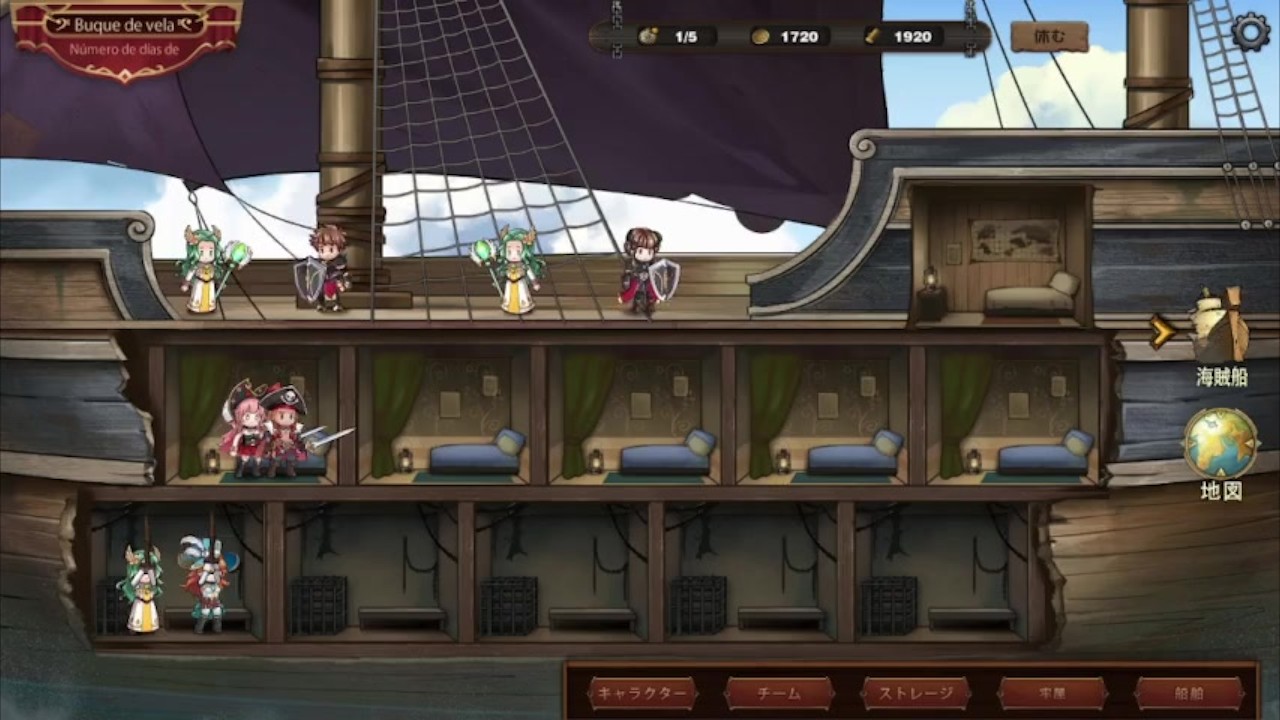1280x720 pixels.
Task: Click the 休む (Rest) button
Action: click(1049, 37)
